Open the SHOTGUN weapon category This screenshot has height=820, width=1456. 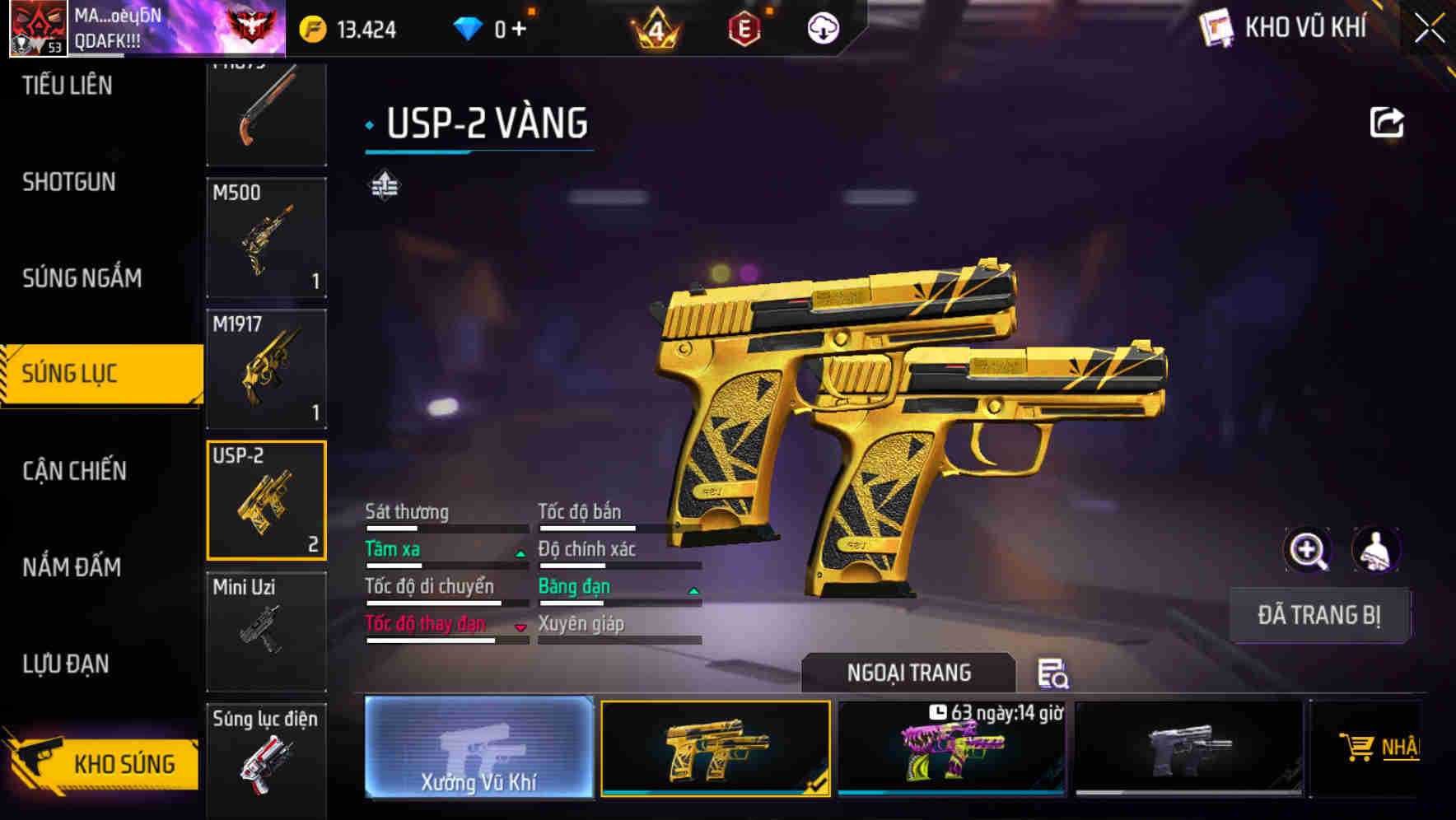click(x=70, y=182)
